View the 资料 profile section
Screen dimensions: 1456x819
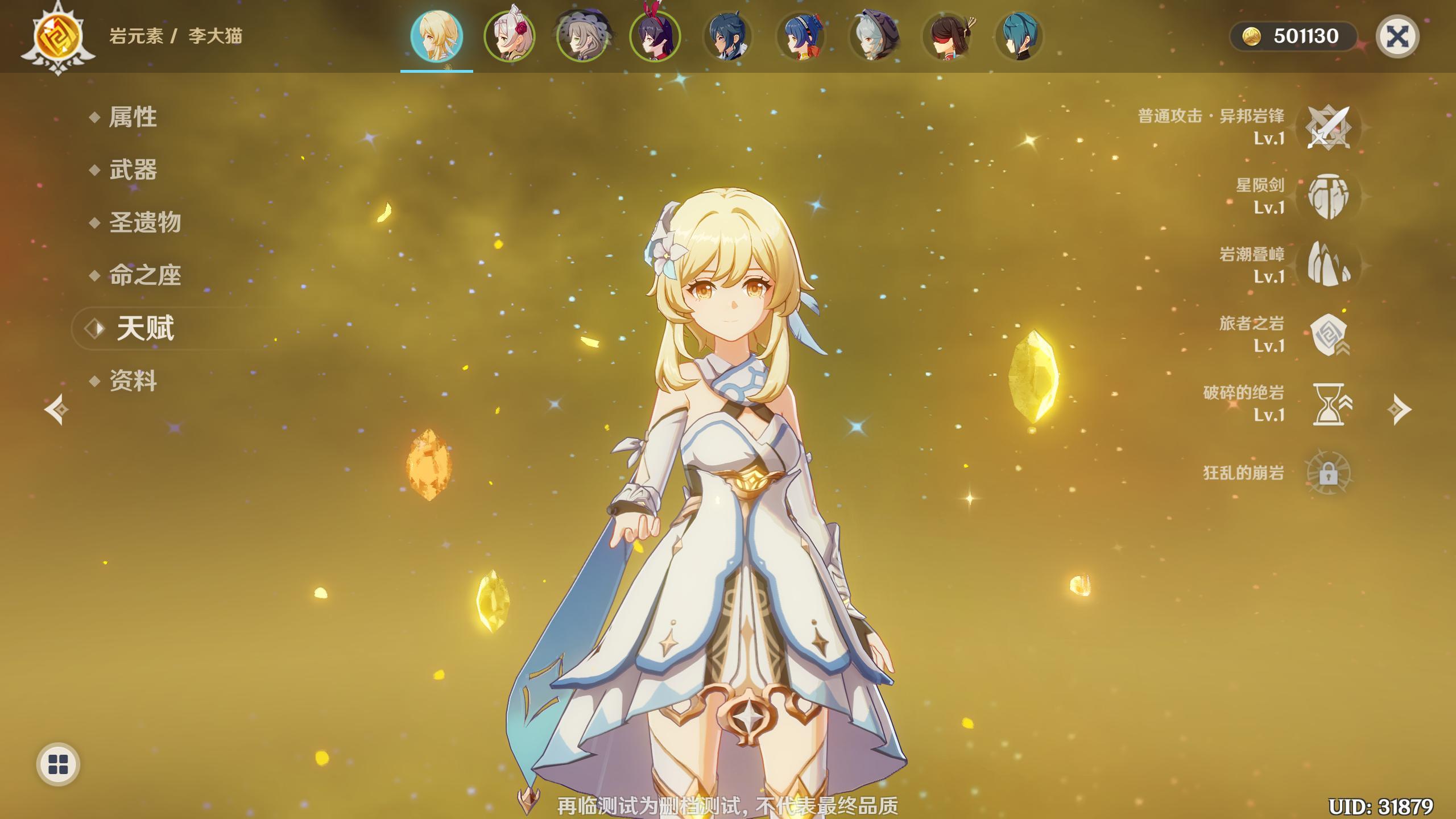[133, 381]
